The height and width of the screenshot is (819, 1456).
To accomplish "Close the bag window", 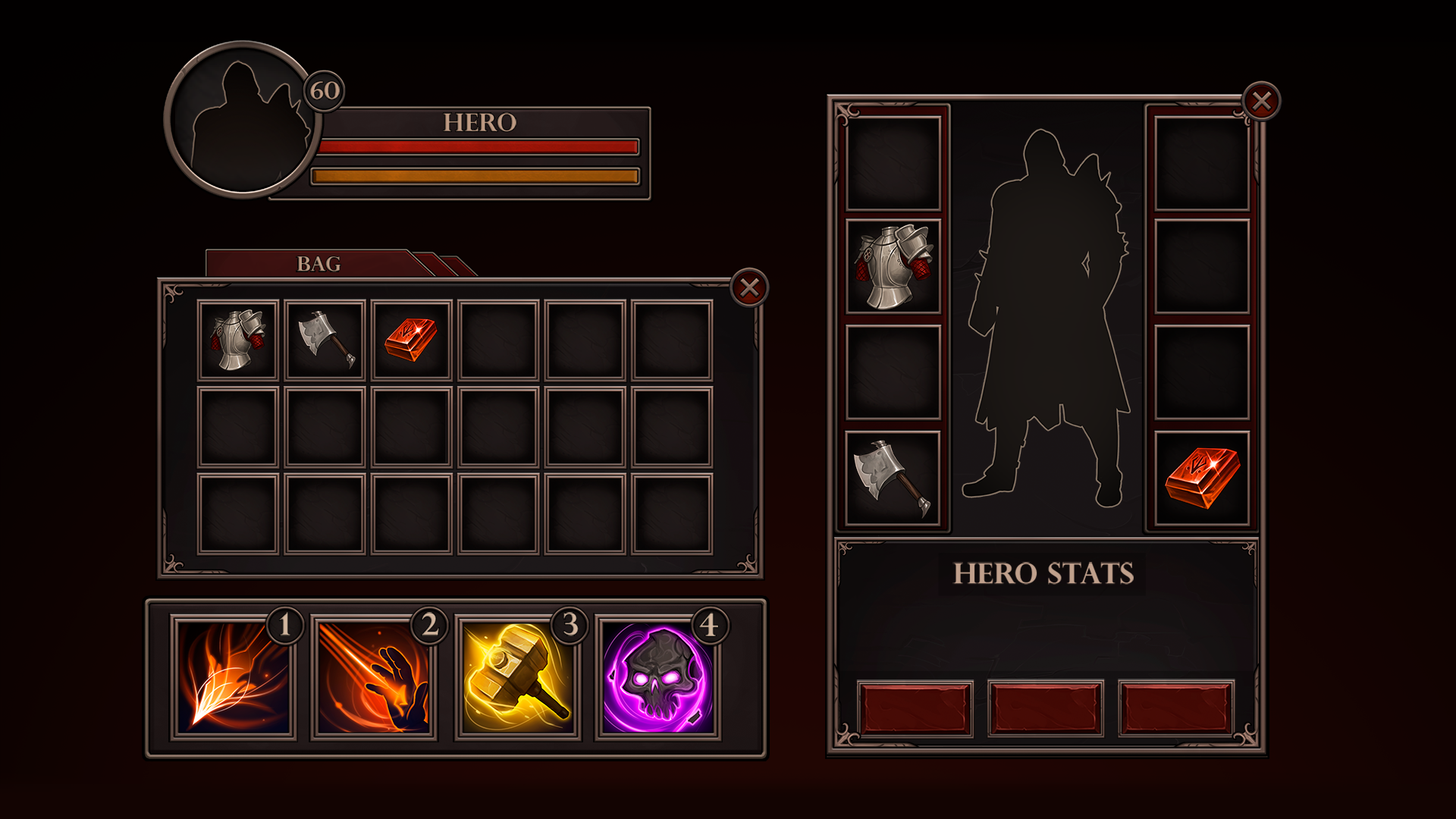I will 749,288.
